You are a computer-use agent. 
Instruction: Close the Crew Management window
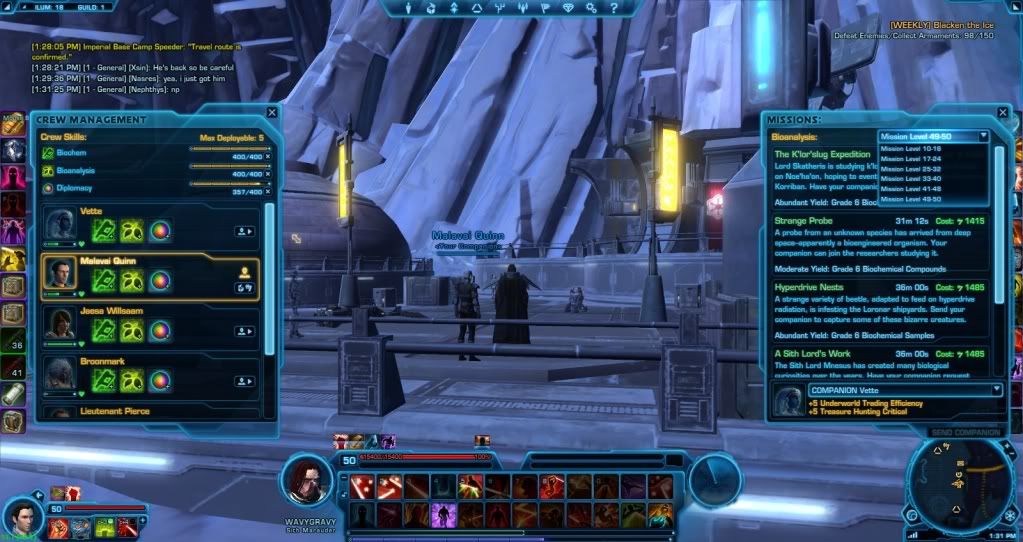coord(272,113)
